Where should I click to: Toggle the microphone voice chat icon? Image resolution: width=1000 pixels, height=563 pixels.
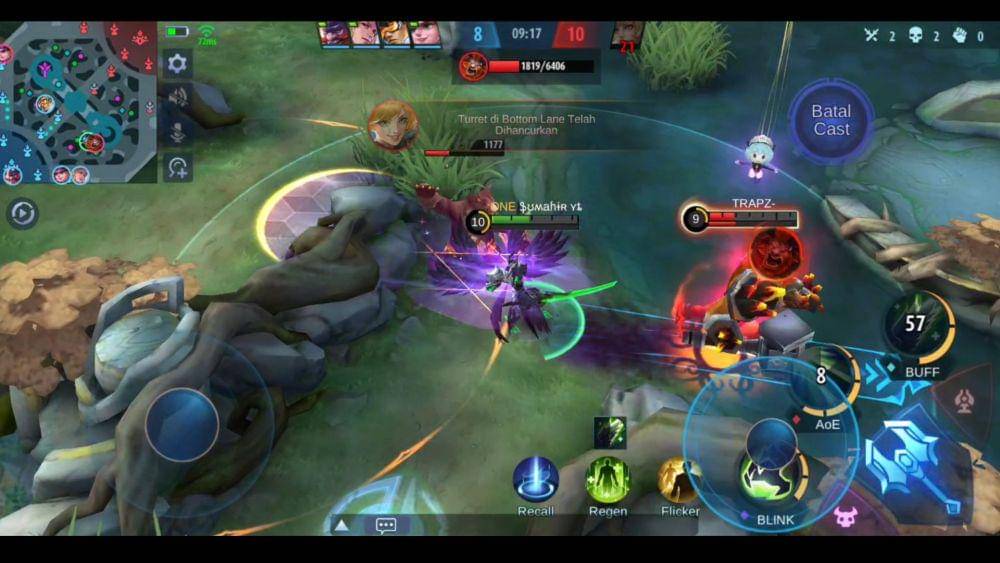click(177, 132)
